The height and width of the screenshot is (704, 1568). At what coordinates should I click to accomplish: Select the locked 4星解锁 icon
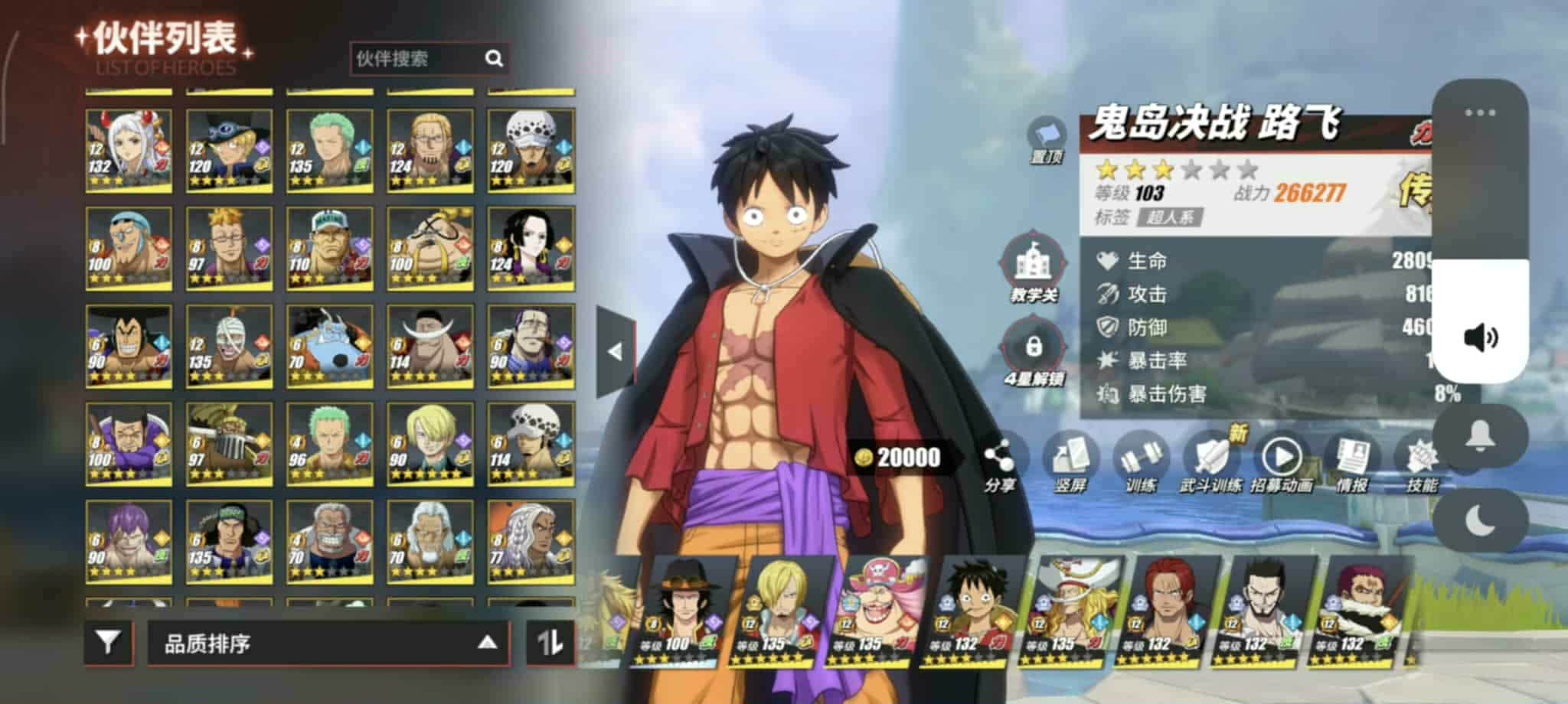1034,352
